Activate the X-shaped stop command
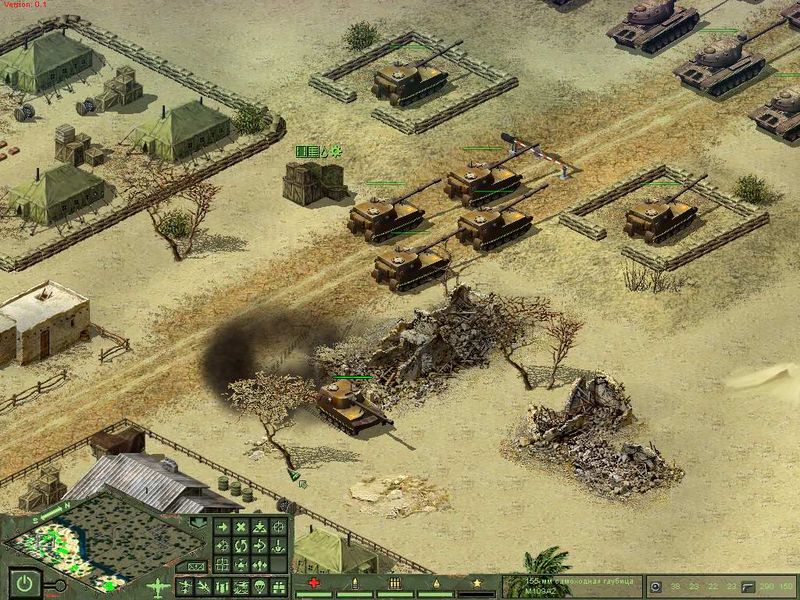 (241, 527)
